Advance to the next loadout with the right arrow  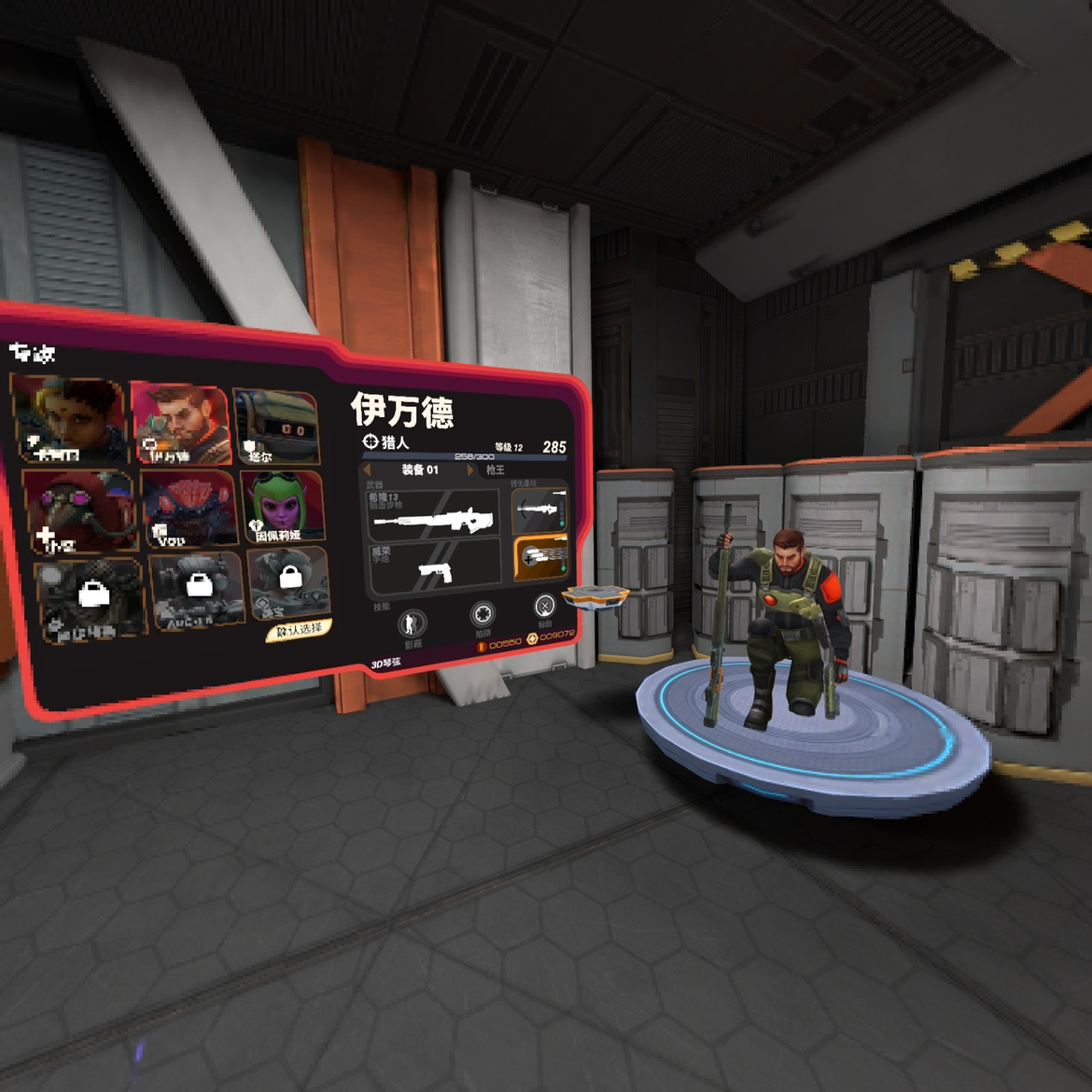point(469,470)
